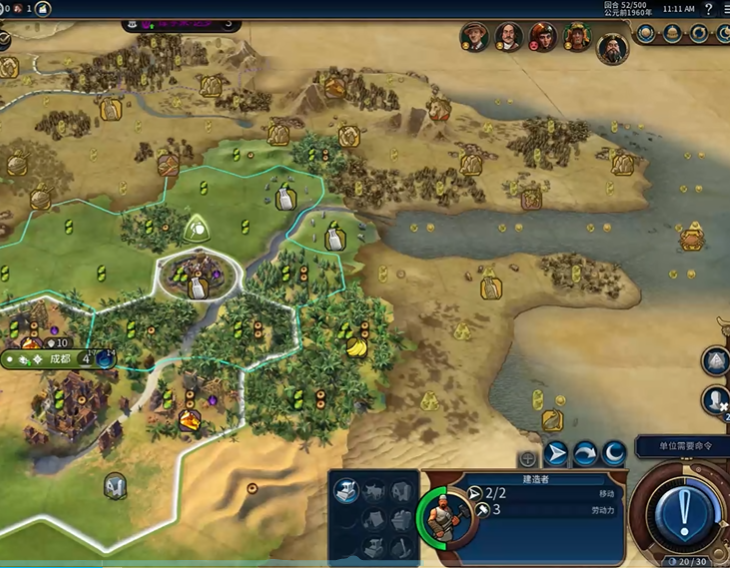Image resolution: width=730 pixels, height=568 pixels.
Task: Click the exclamation mark next-action button
Action: click(x=684, y=513)
